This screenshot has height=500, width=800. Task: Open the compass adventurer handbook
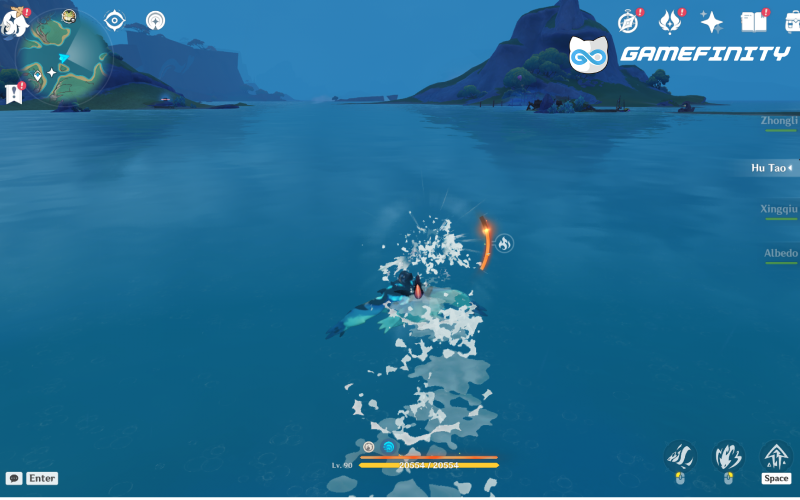628,22
